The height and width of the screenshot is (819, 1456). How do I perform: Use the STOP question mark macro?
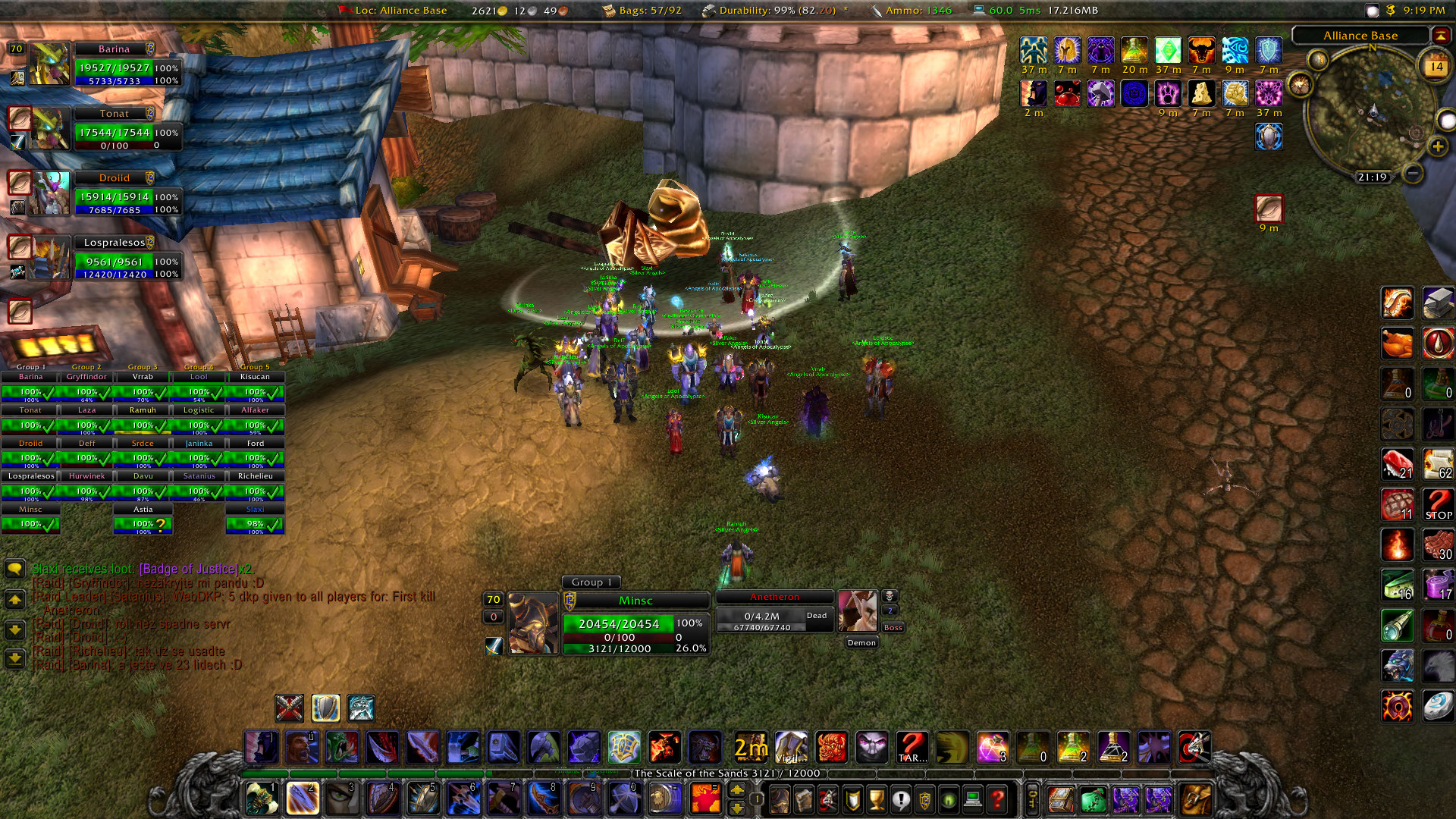point(1438,504)
